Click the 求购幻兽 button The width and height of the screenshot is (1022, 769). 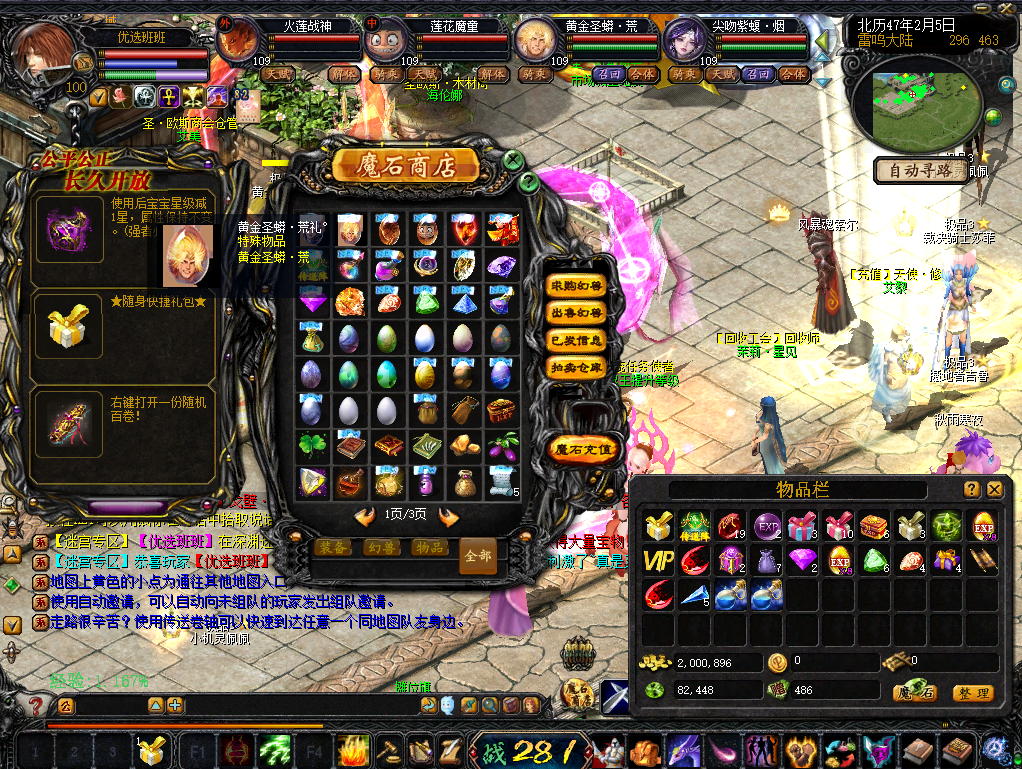(577, 286)
